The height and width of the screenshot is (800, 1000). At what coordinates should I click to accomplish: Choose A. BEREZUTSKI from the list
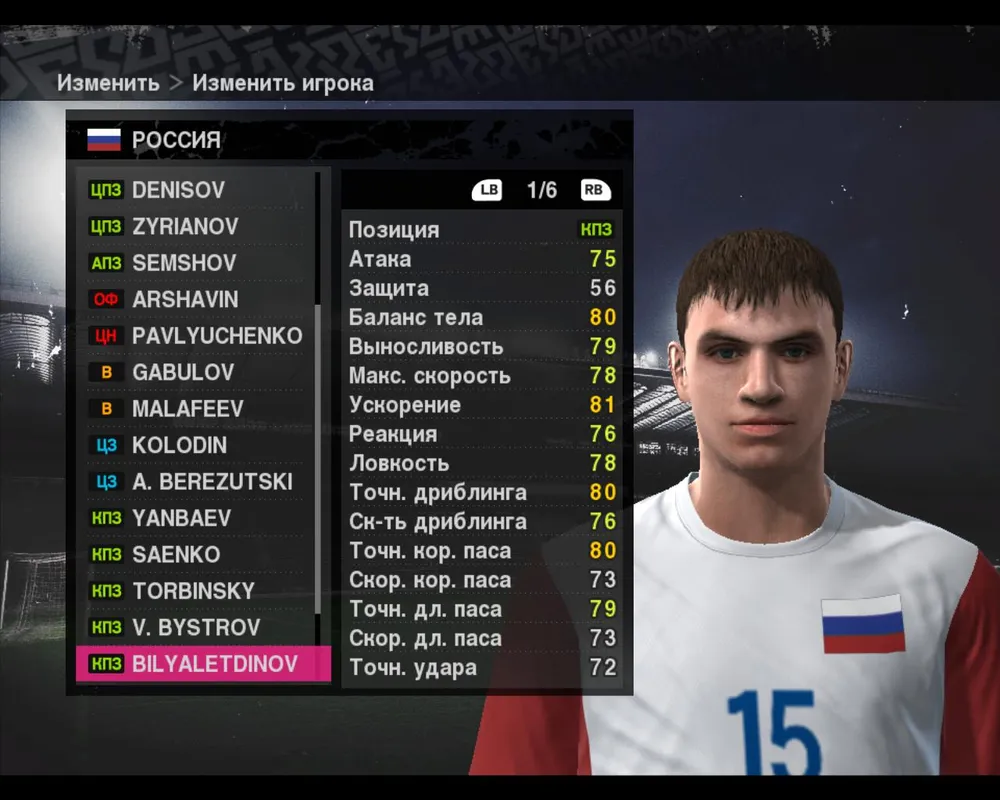point(200,482)
